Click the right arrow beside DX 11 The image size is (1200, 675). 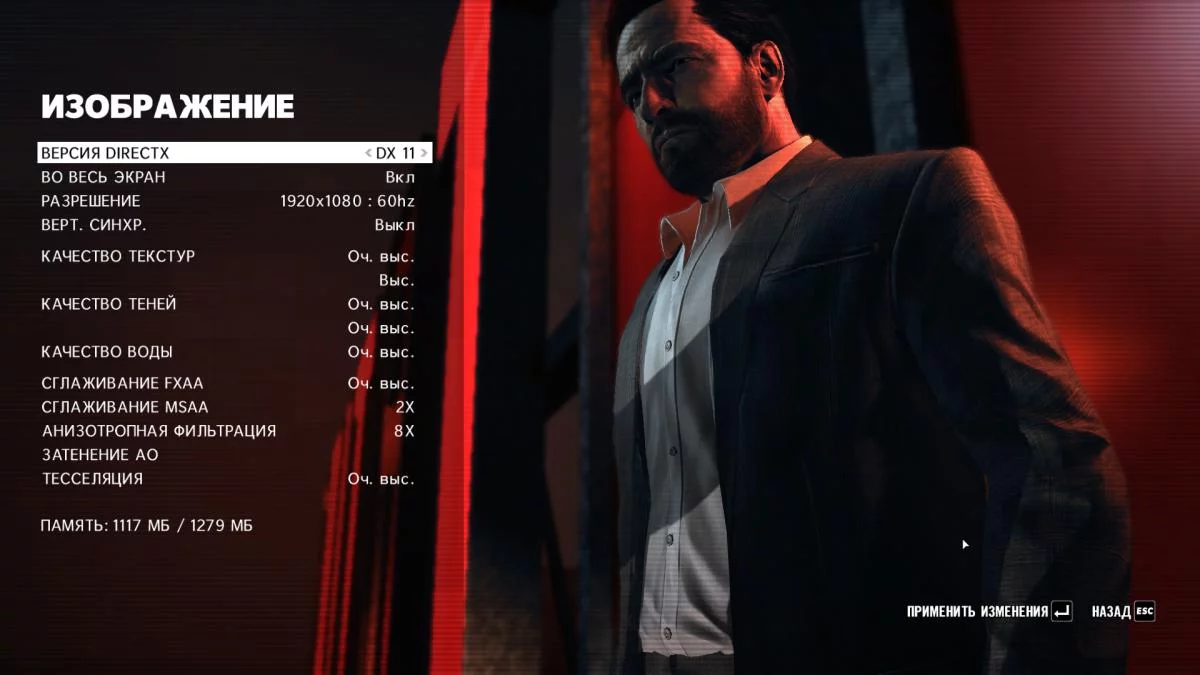pyautogui.click(x=424, y=153)
